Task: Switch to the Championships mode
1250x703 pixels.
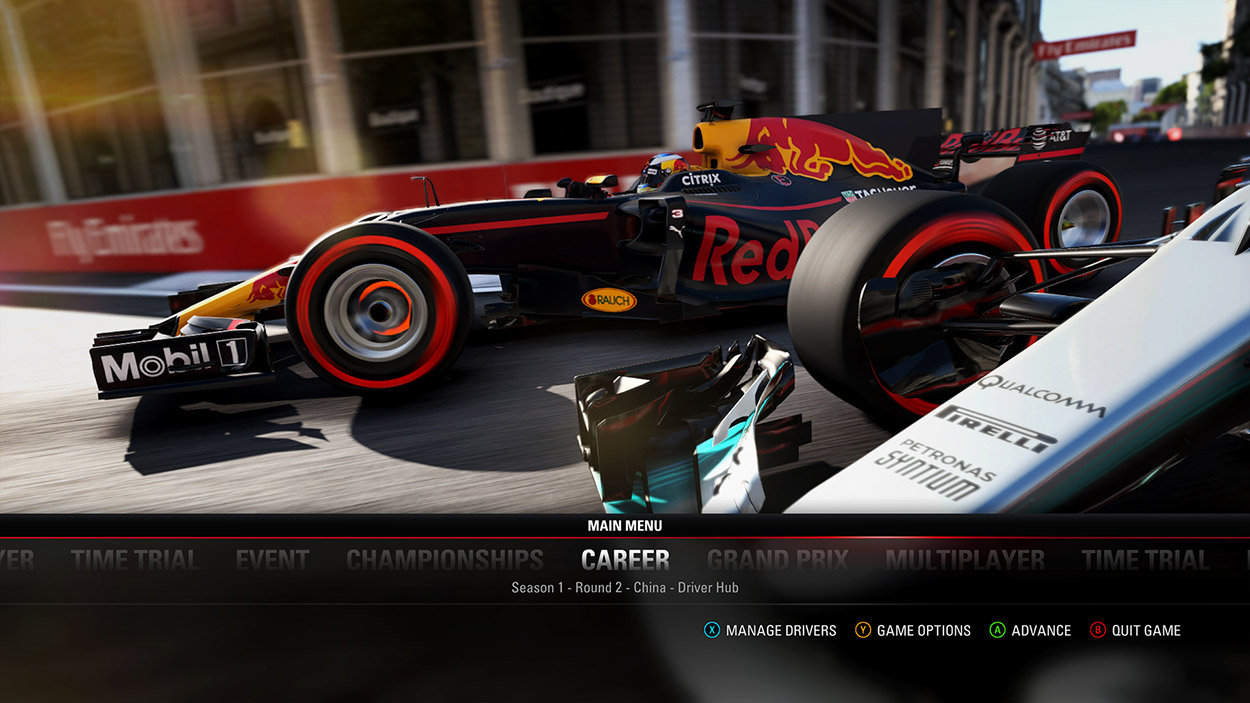Action: [x=445, y=560]
